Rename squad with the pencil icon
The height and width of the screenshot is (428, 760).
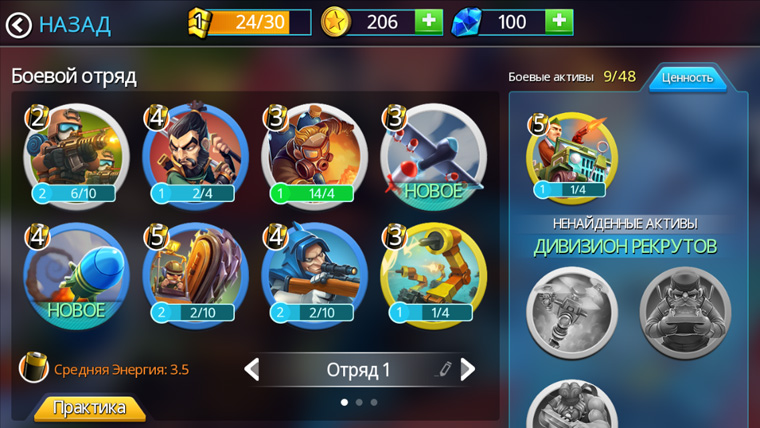pos(444,370)
